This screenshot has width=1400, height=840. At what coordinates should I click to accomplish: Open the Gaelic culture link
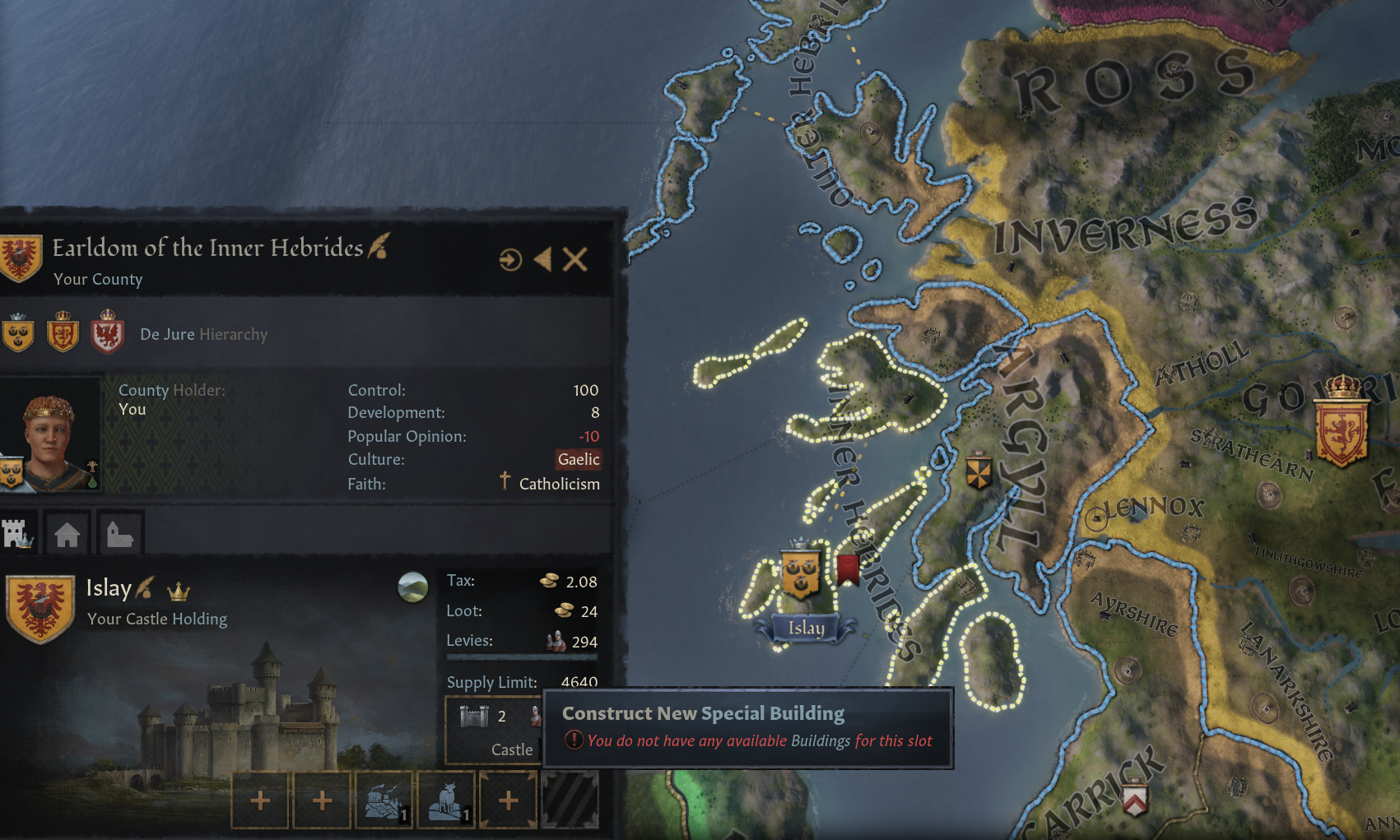(579, 459)
